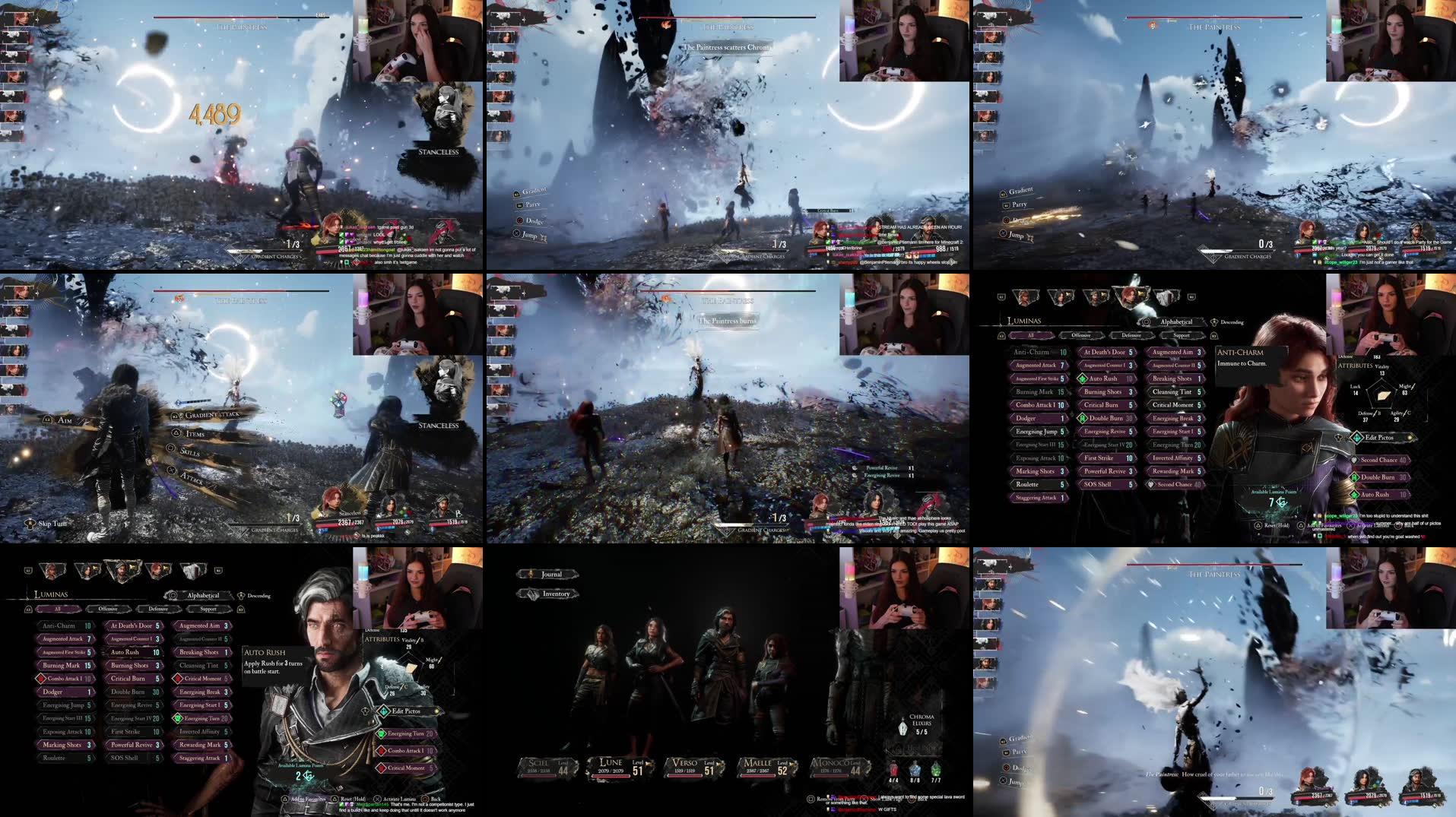Select the Aim command
Image resolution: width=1456 pixels, height=817 pixels.
(65, 419)
